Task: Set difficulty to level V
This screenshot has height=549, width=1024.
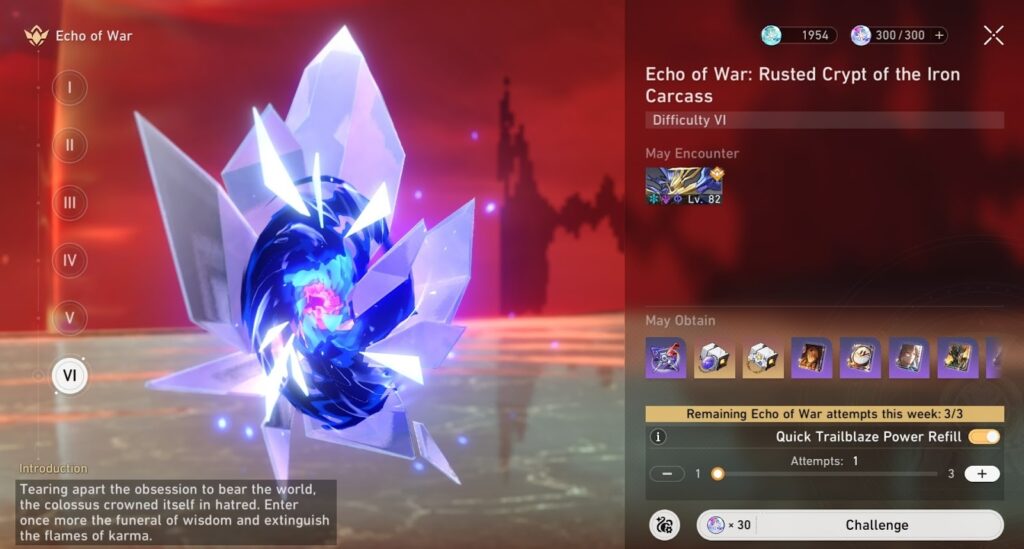Action: click(69, 319)
